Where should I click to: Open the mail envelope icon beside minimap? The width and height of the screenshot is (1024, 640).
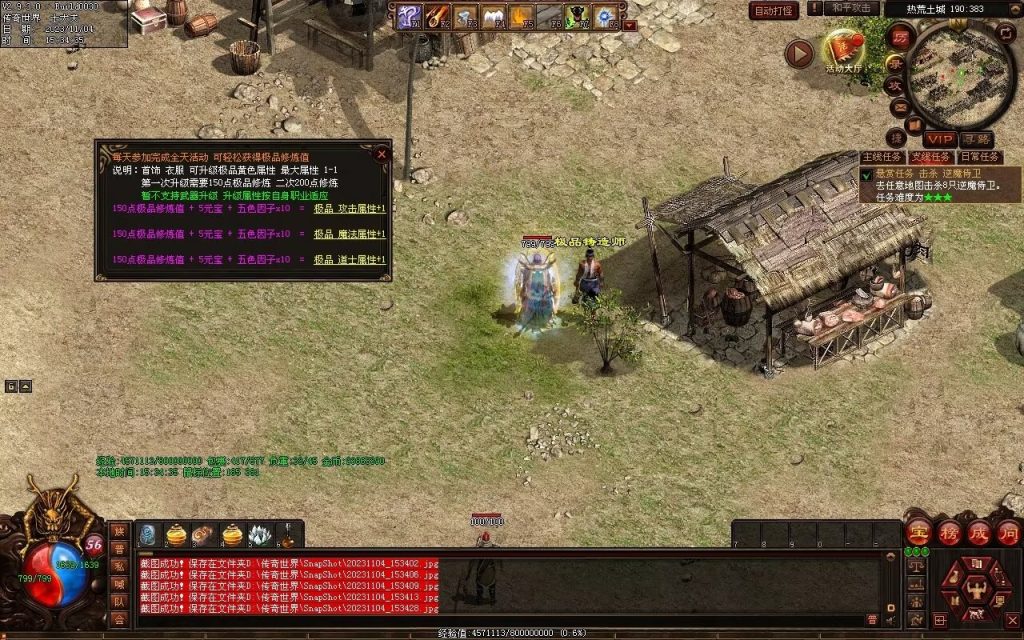tap(899, 107)
